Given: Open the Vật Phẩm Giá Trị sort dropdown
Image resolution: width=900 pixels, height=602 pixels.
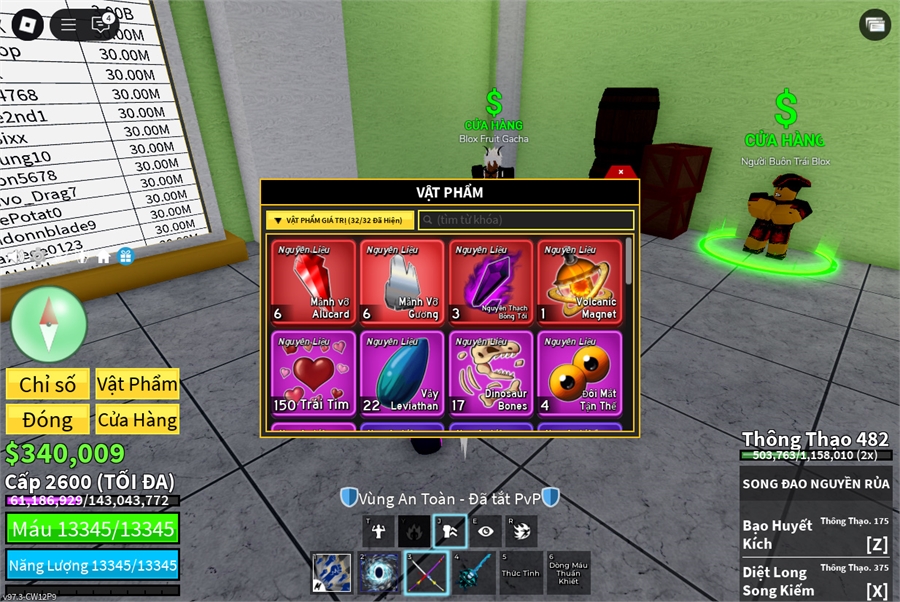Looking at the screenshot, I should click(339, 220).
